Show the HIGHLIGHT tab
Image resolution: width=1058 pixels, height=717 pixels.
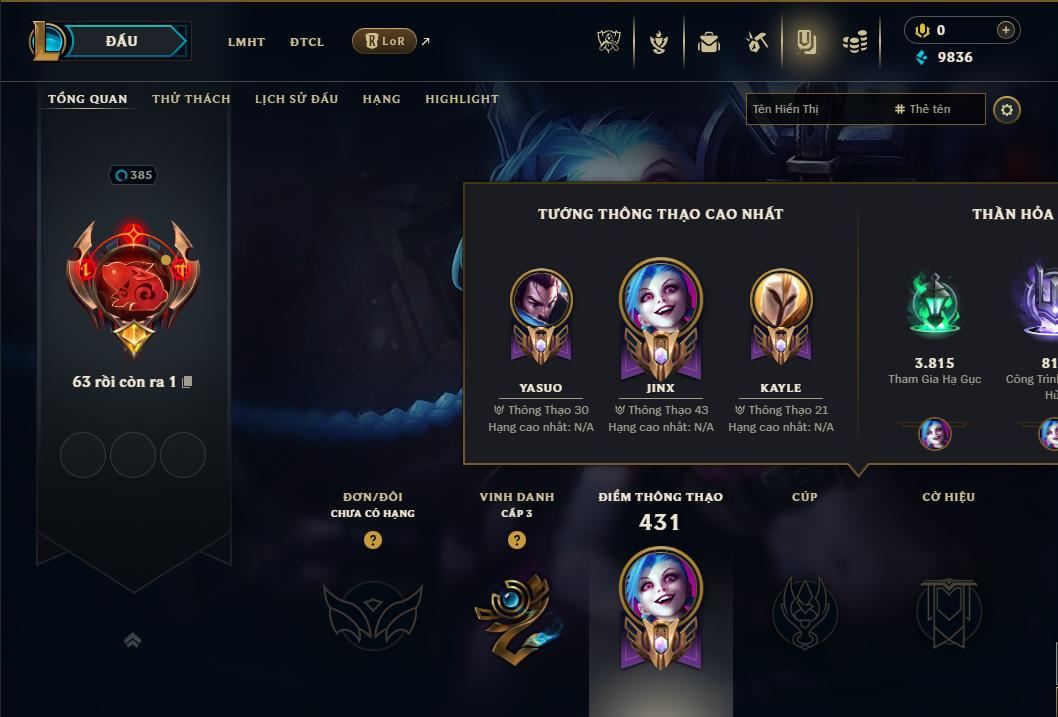[461, 99]
